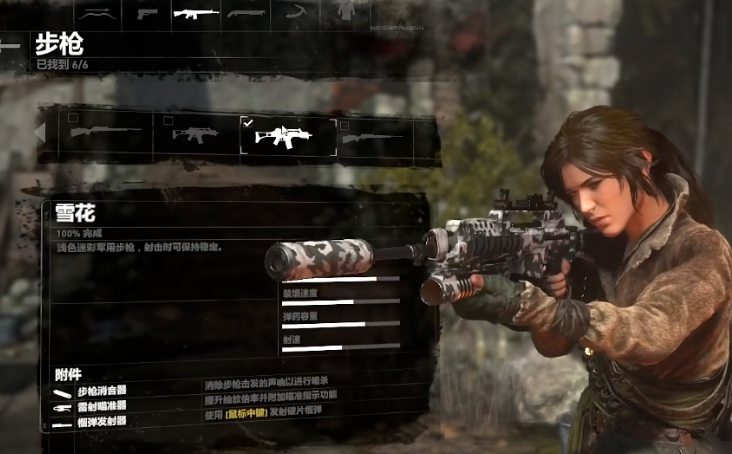Select the 榴弹发射器 attachment row
Image resolution: width=732 pixels, height=454 pixels.
tap(102, 423)
